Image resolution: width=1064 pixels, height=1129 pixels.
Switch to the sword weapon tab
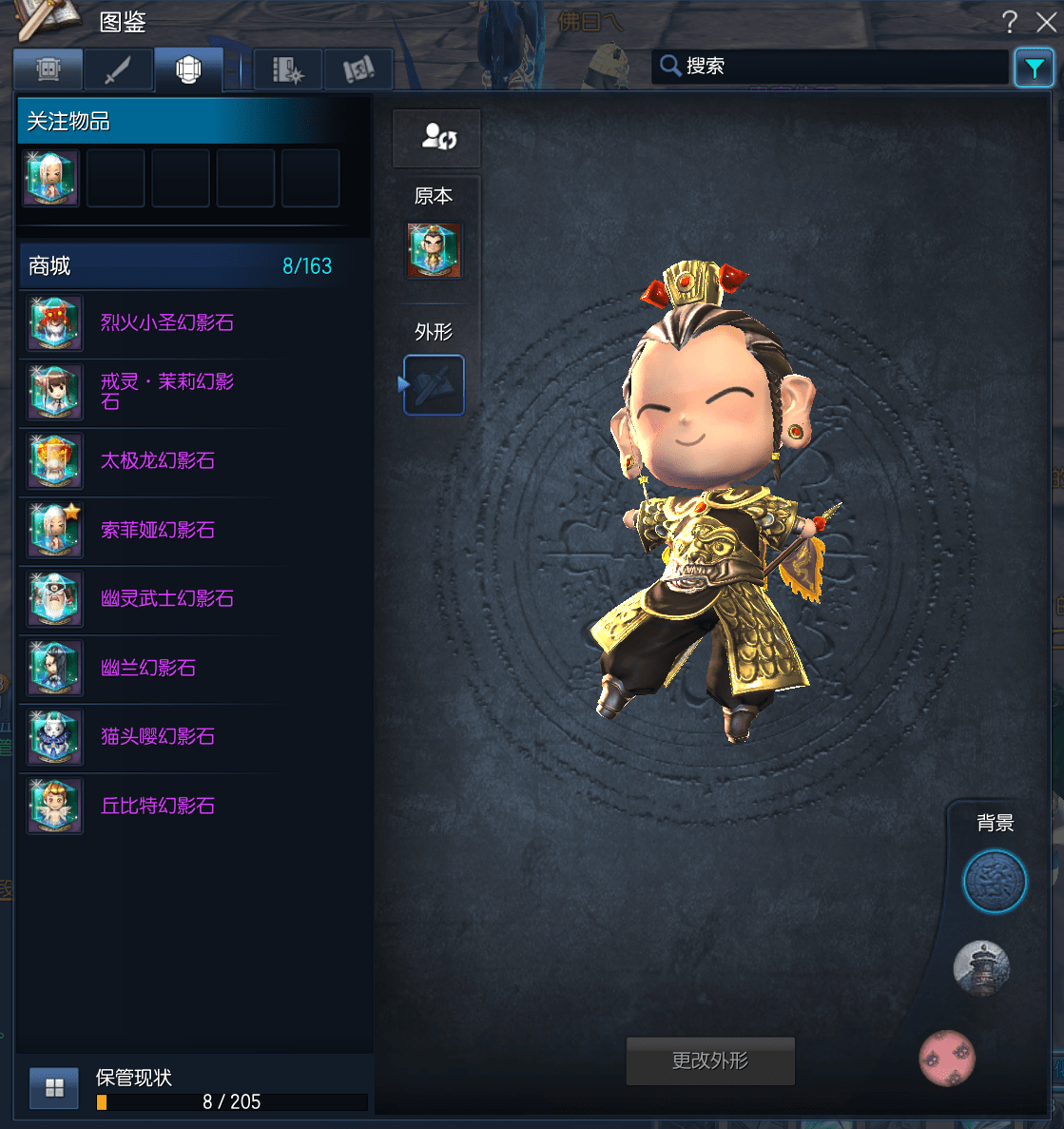[x=118, y=69]
